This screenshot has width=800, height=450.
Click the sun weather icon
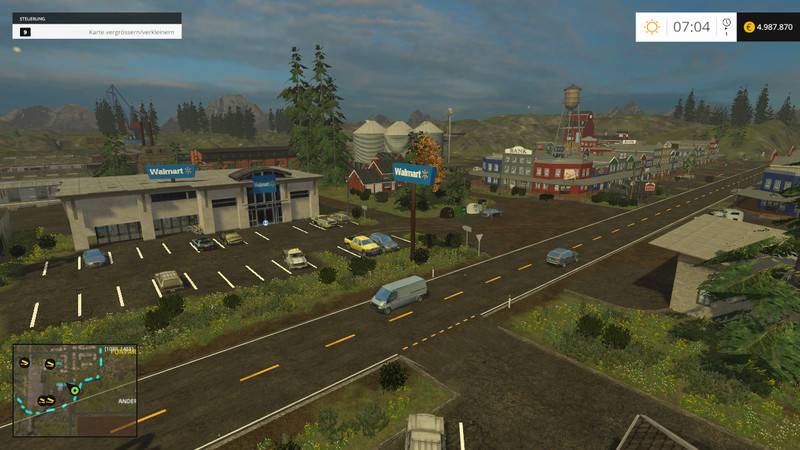(x=652, y=27)
